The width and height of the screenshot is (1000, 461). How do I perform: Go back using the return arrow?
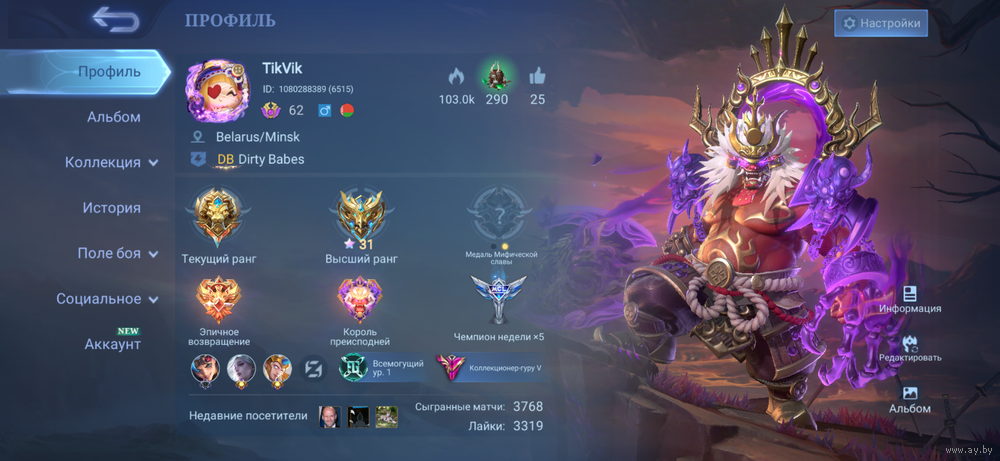116,19
